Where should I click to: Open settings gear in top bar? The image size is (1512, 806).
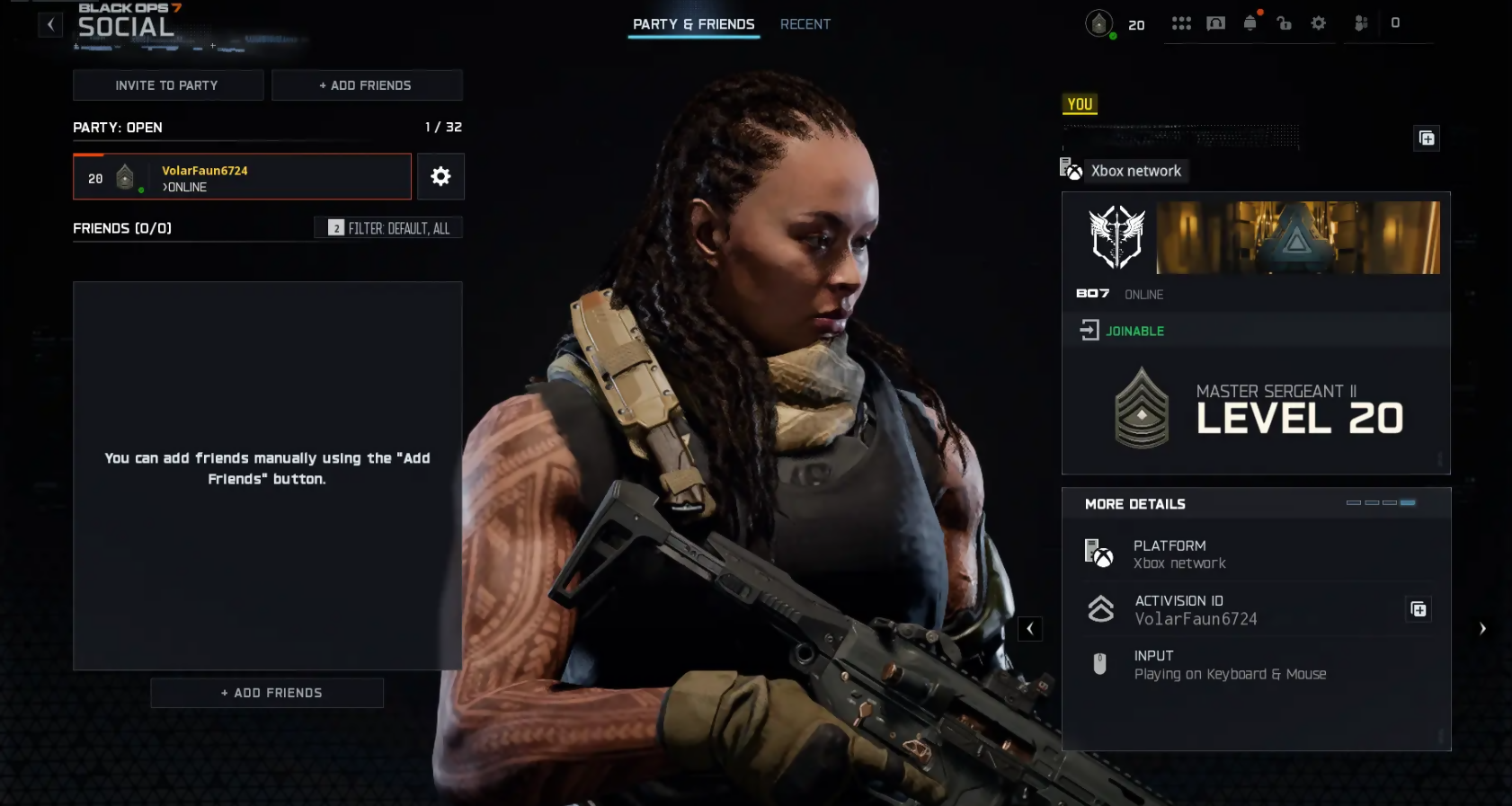1319,23
